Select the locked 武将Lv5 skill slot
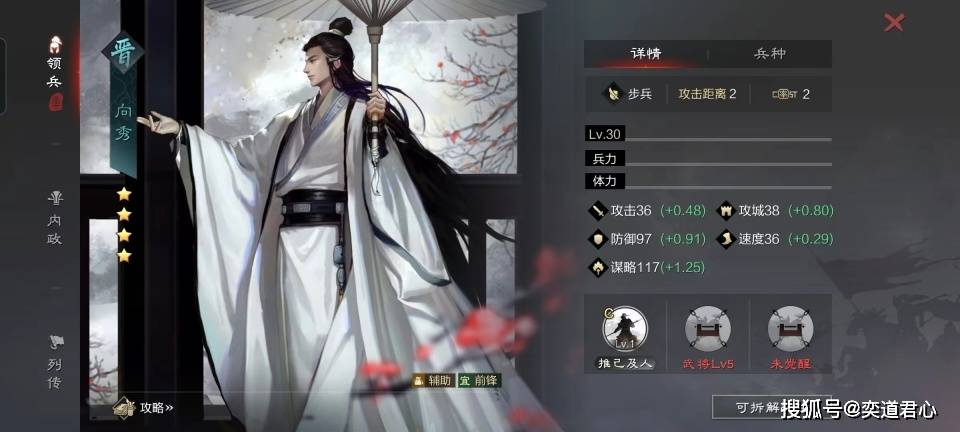Screen dimensions: 960x432 tap(708, 330)
